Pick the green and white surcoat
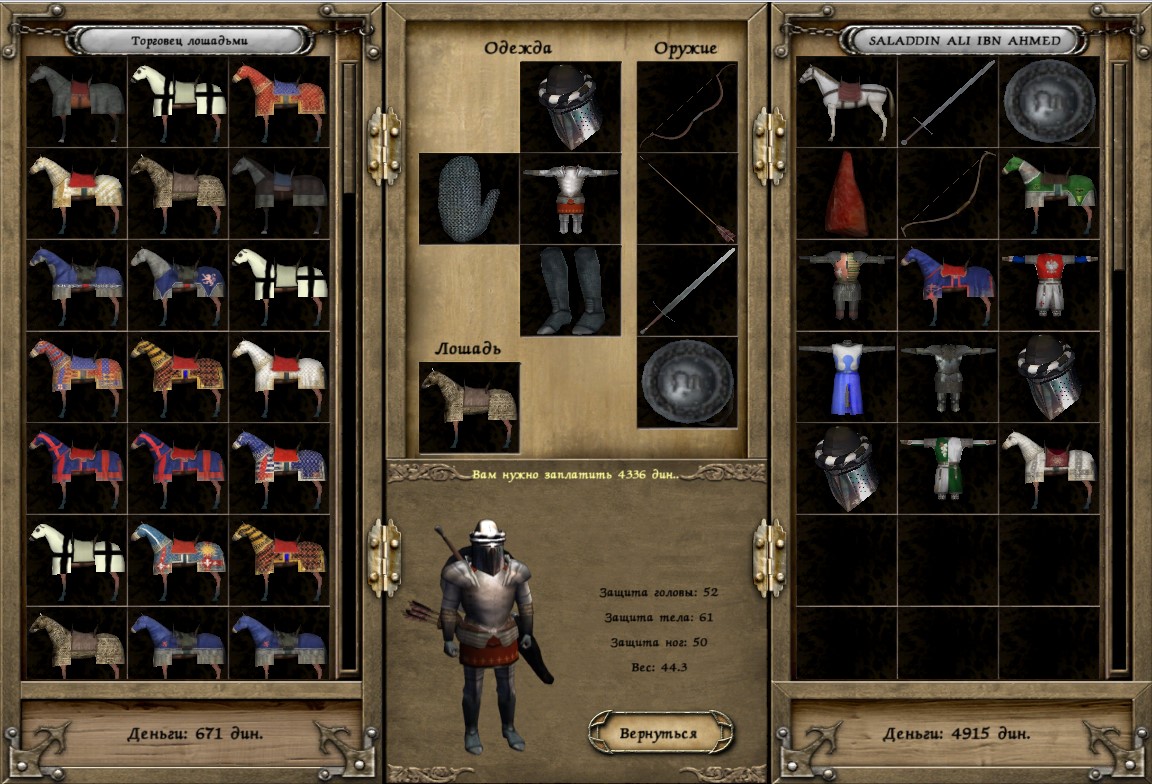 point(947,469)
